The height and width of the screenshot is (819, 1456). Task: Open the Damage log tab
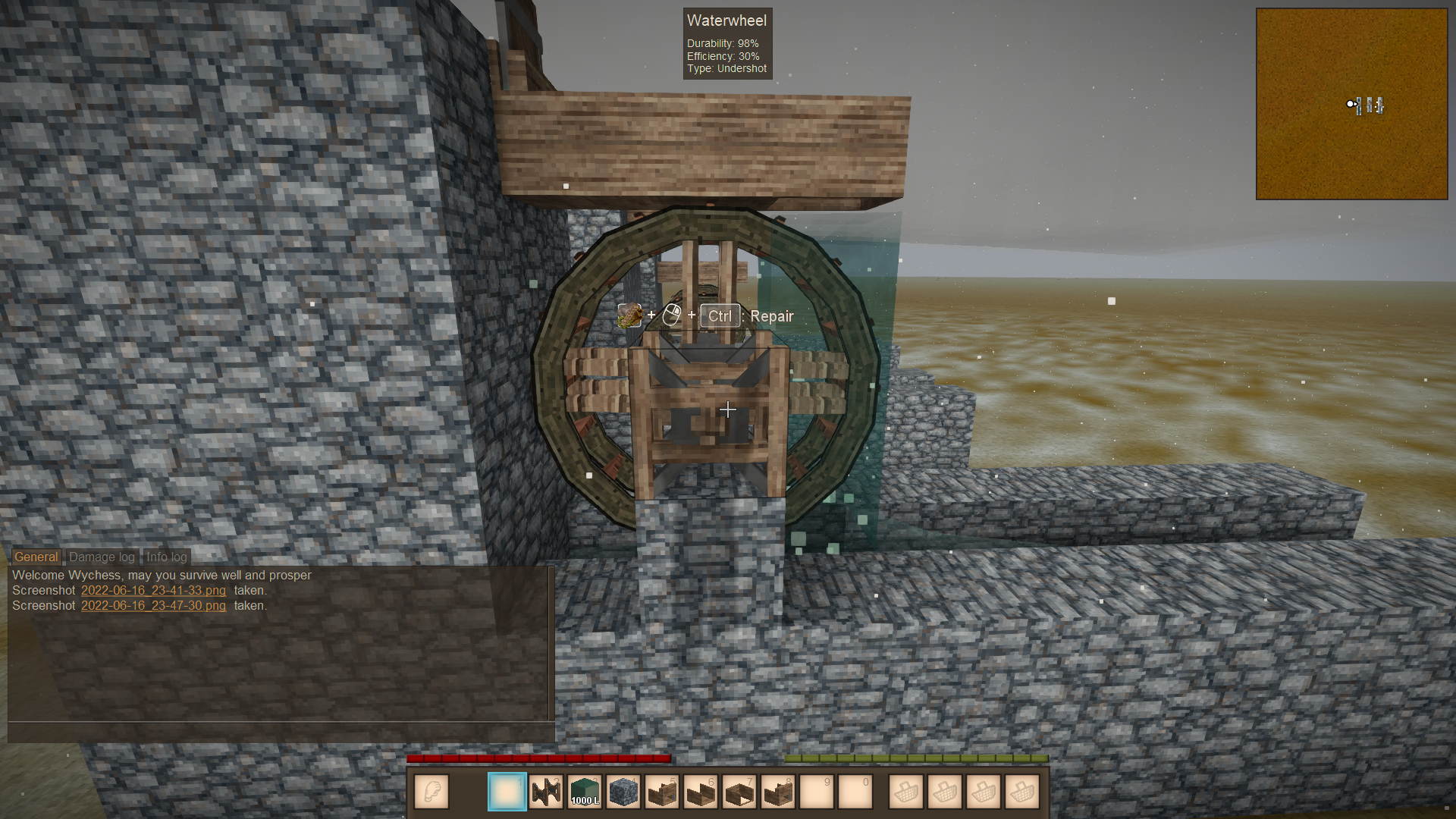coord(102,557)
